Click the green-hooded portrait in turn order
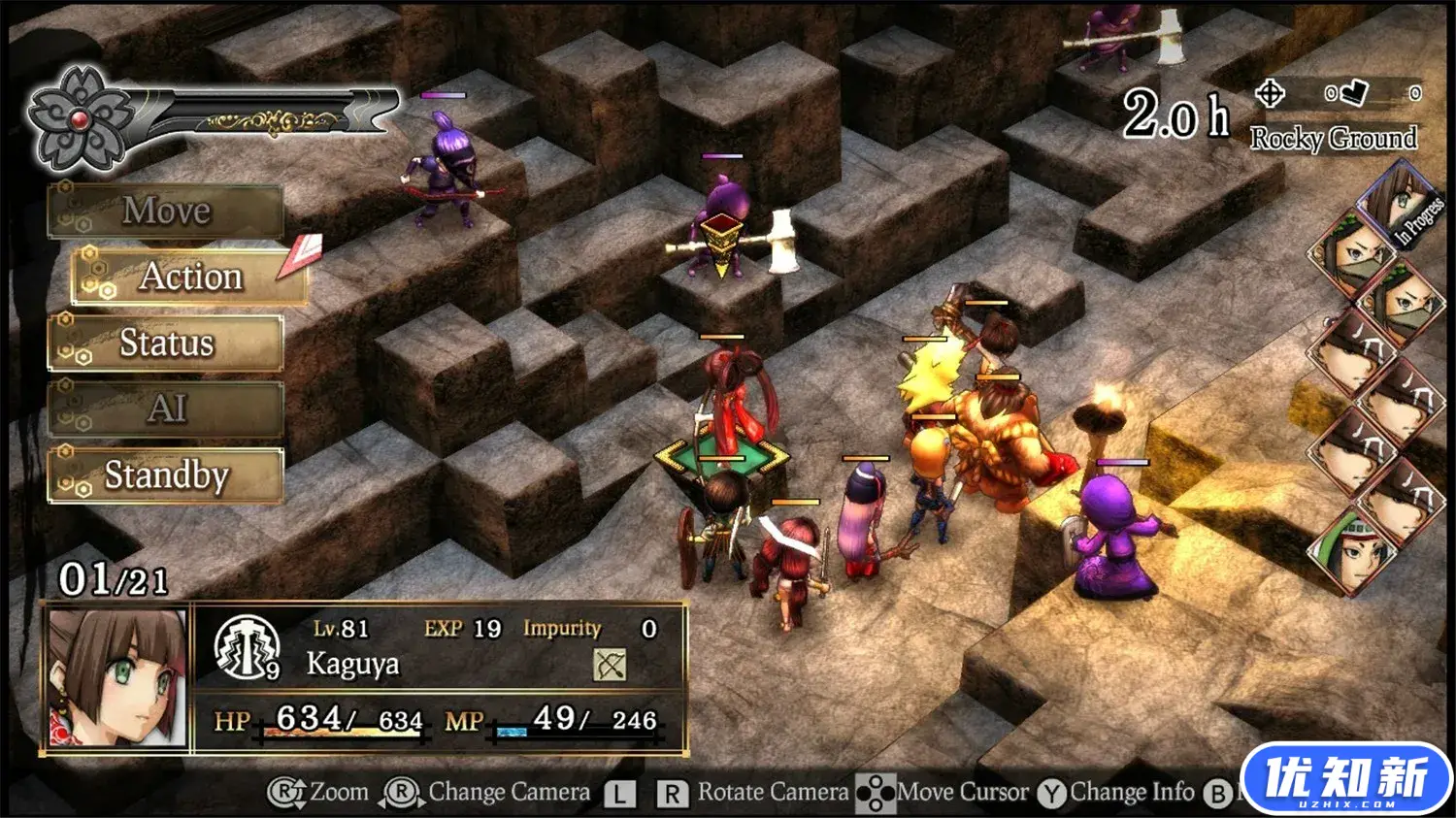 pyautogui.click(x=1352, y=550)
